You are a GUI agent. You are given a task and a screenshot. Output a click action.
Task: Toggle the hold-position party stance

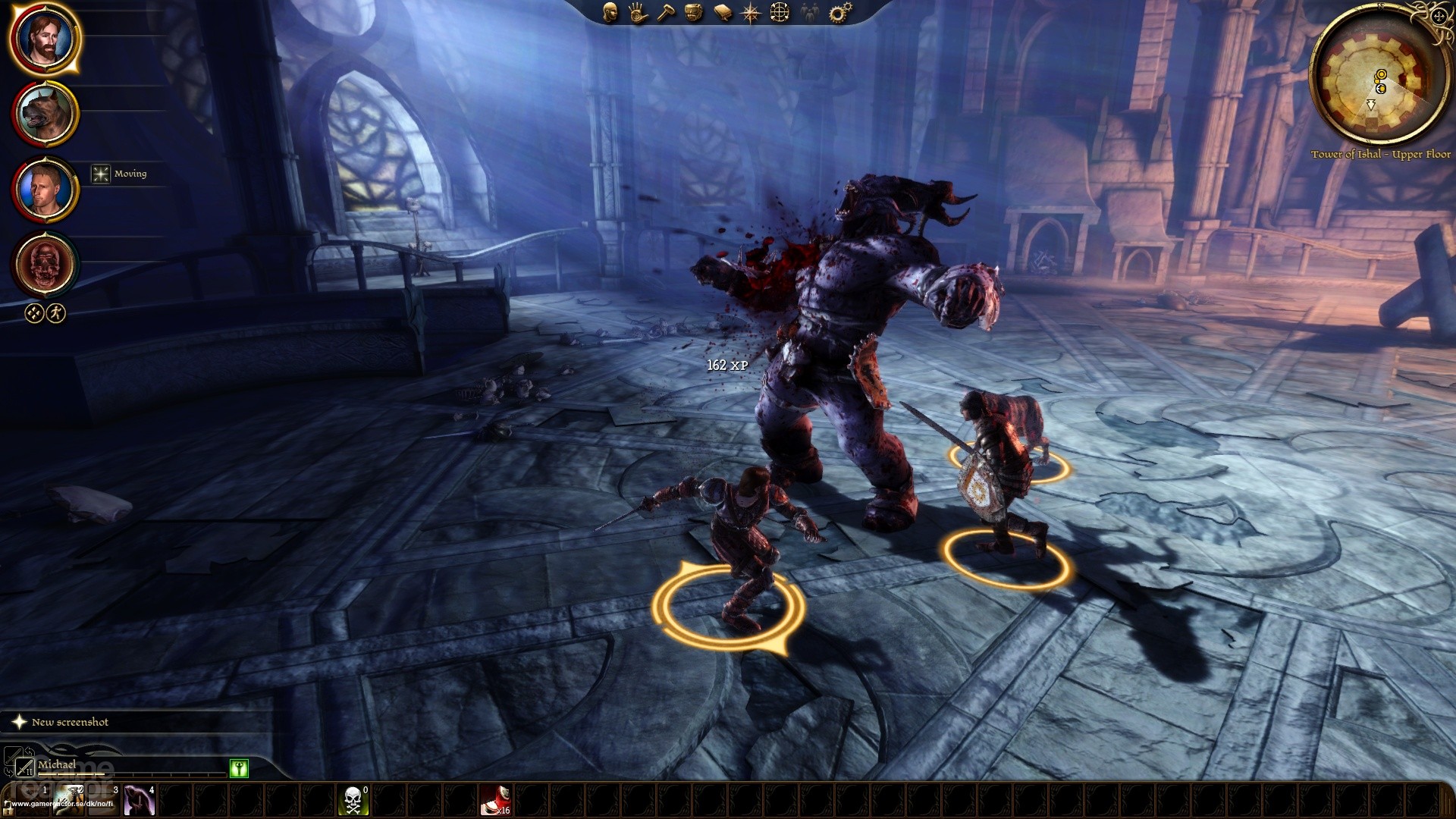click(x=34, y=312)
